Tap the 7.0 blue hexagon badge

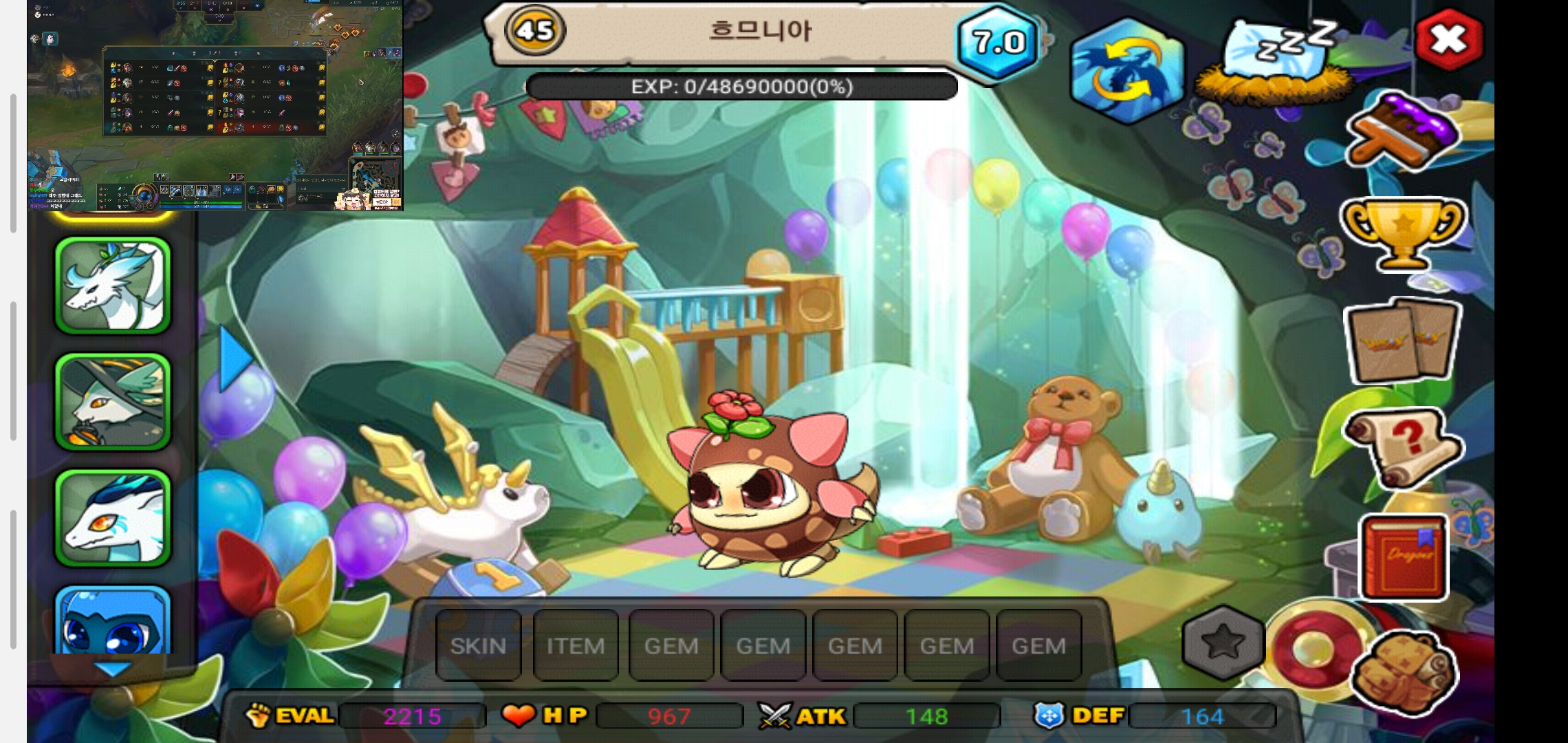[x=999, y=43]
